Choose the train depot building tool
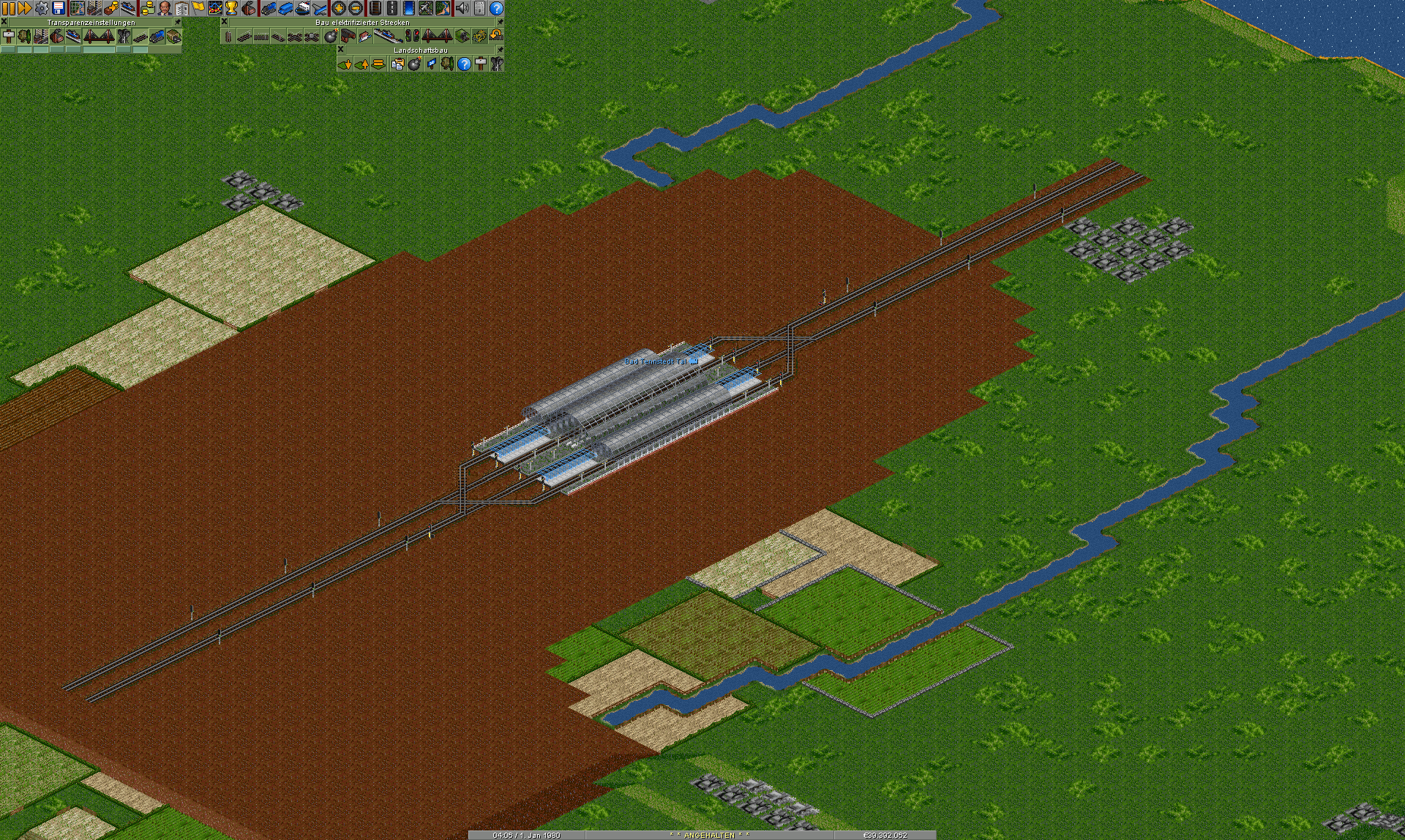 click(348, 36)
